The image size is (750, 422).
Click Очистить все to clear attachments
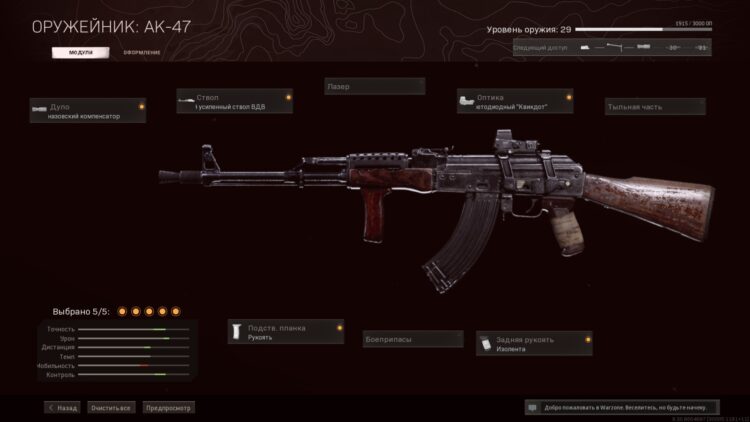(110, 408)
